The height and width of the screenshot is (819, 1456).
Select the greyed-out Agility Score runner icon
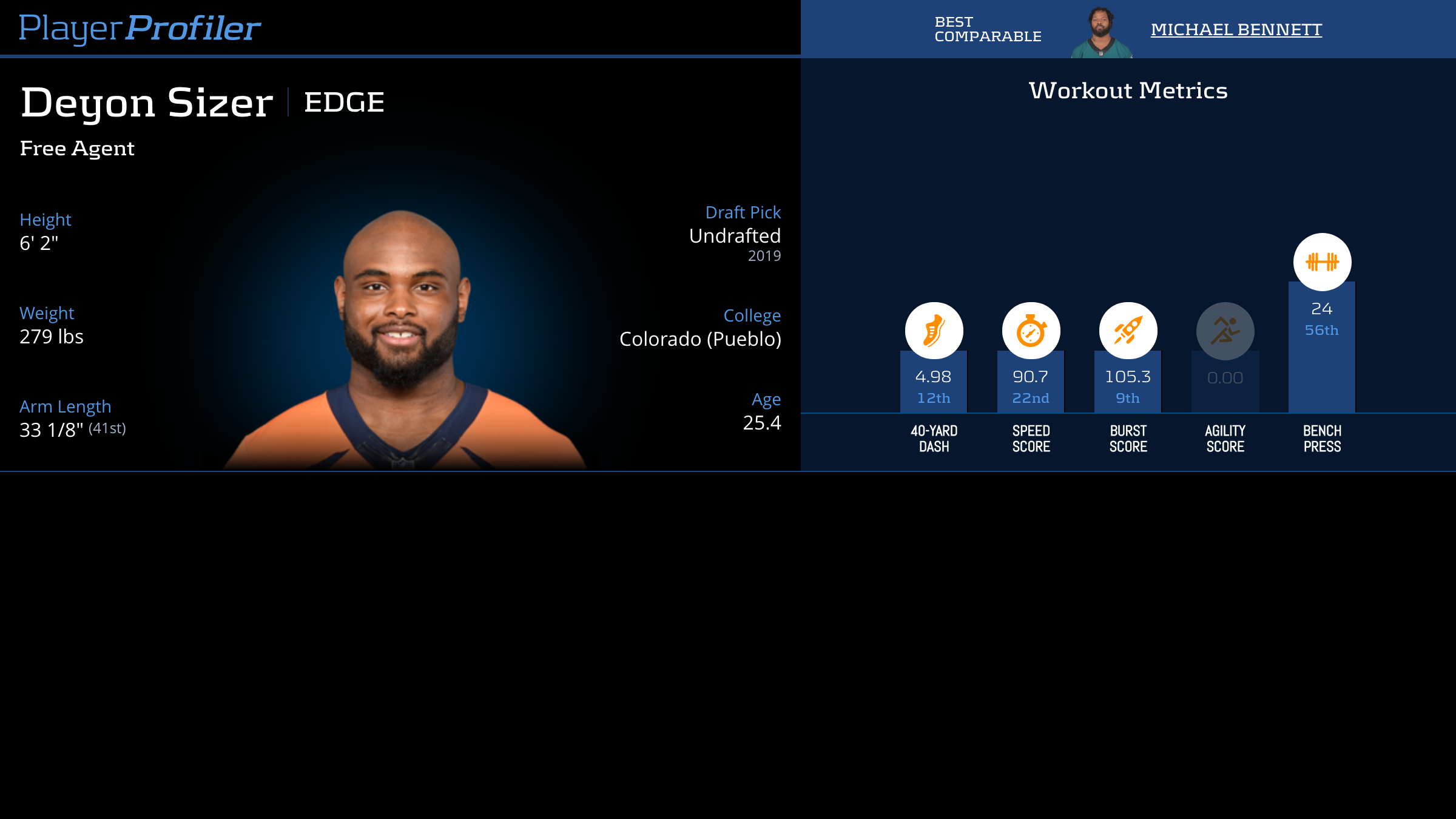pyautogui.click(x=1225, y=331)
